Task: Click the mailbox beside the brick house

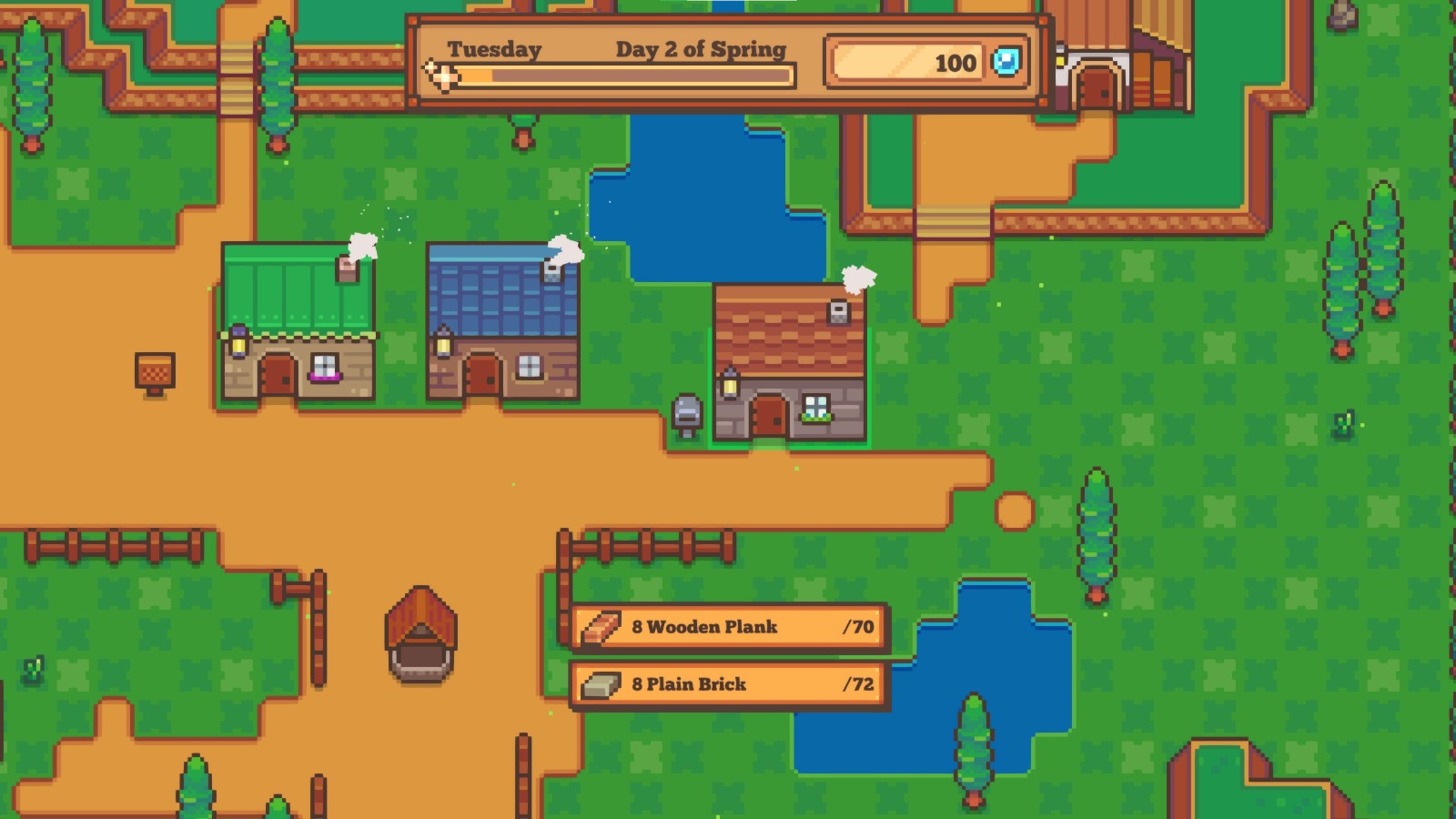Action: pos(687,411)
